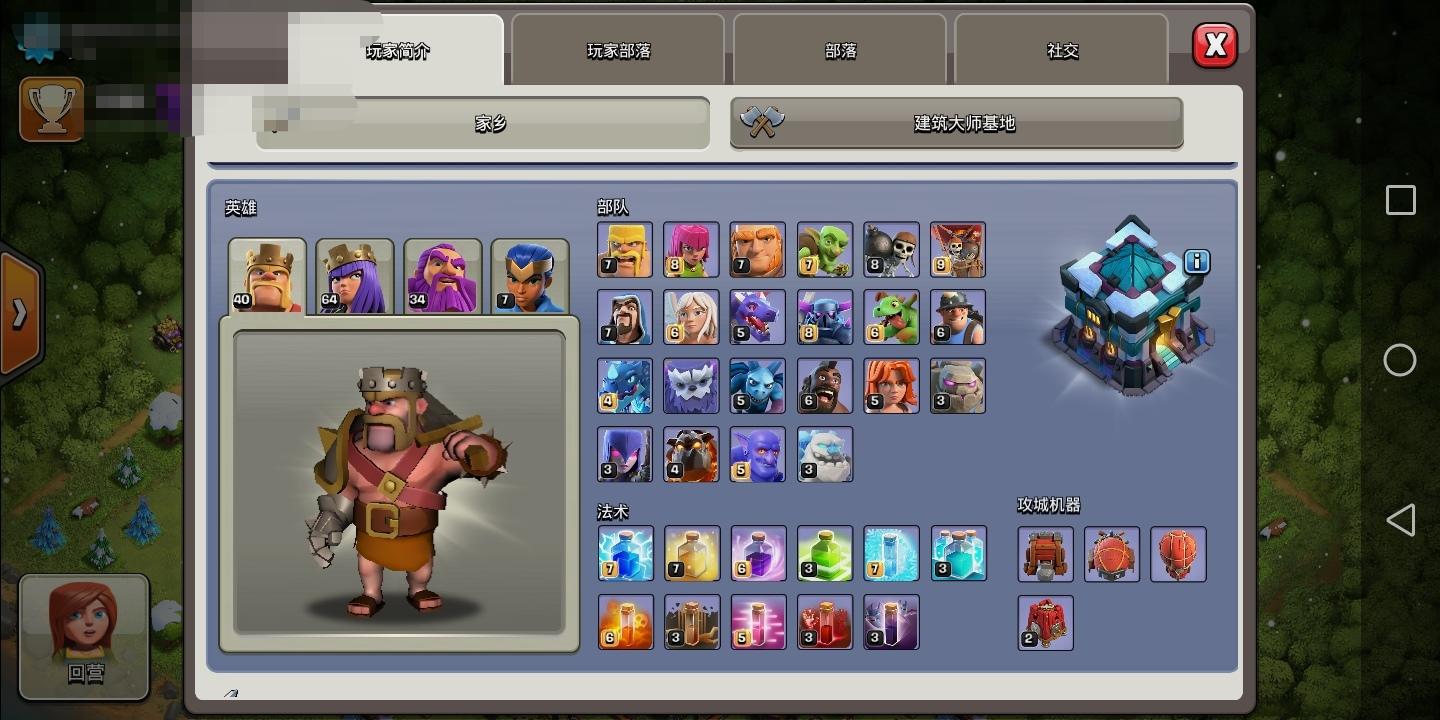This screenshot has height=720, width=1440.
Task: Open Town Hall info with the i button
Action: 1196,262
